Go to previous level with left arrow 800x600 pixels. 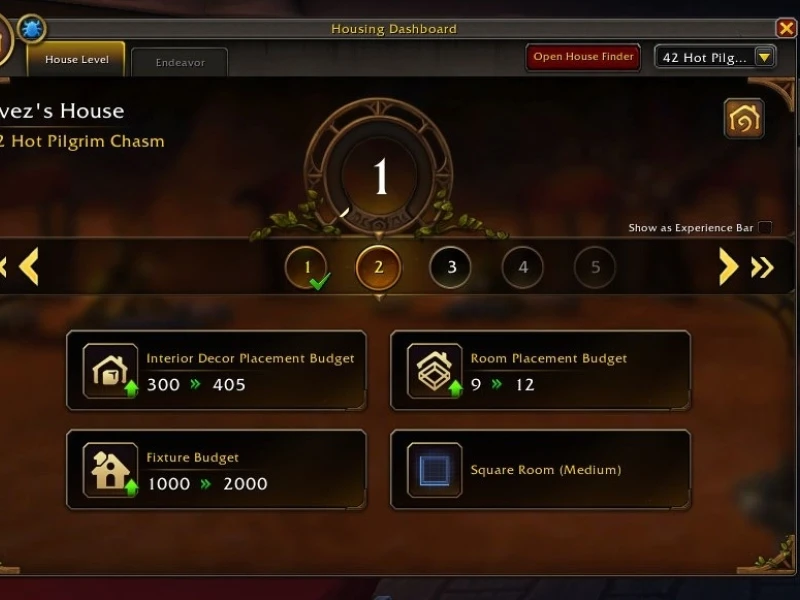[29, 267]
